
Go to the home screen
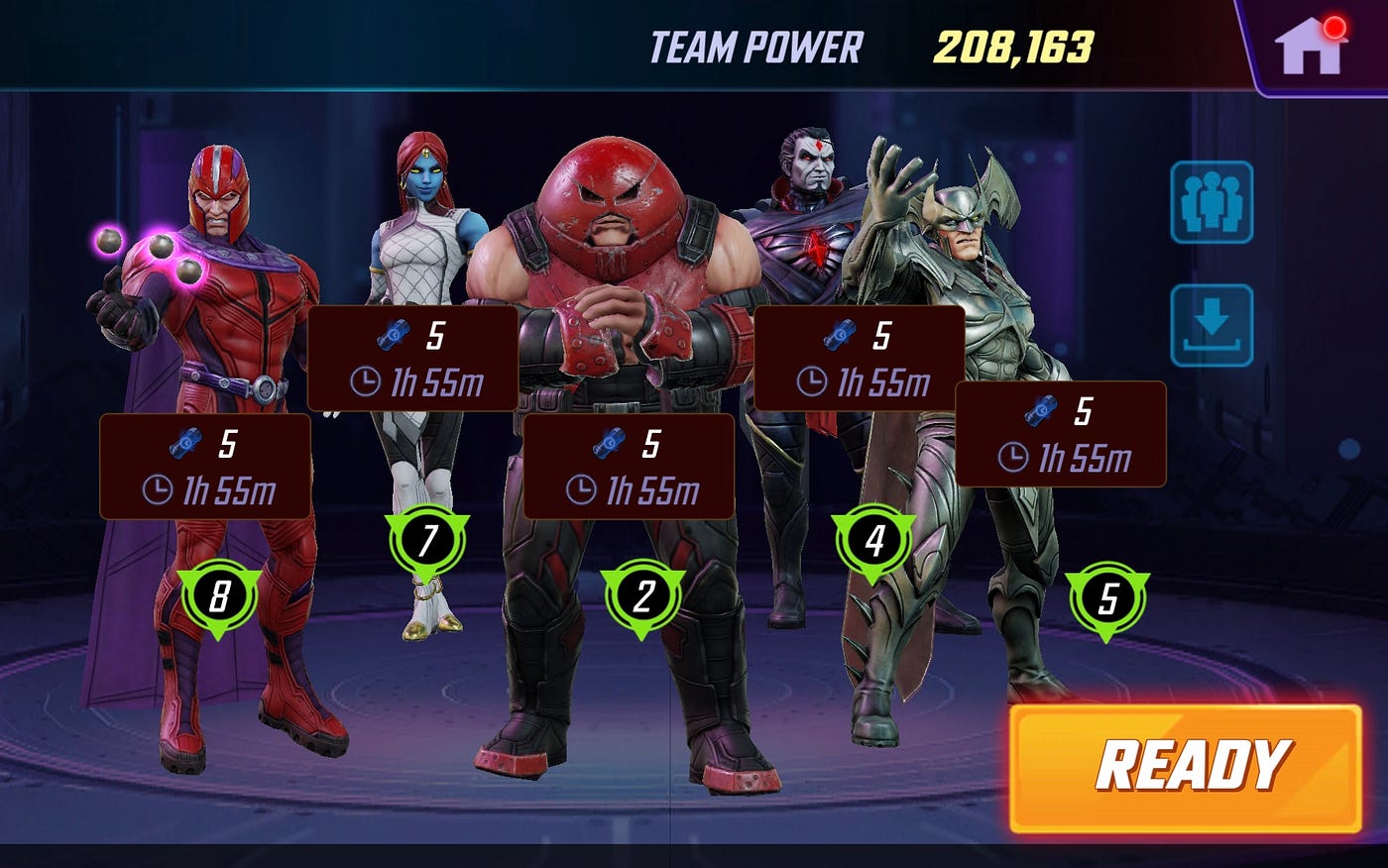[x=1311, y=47]
